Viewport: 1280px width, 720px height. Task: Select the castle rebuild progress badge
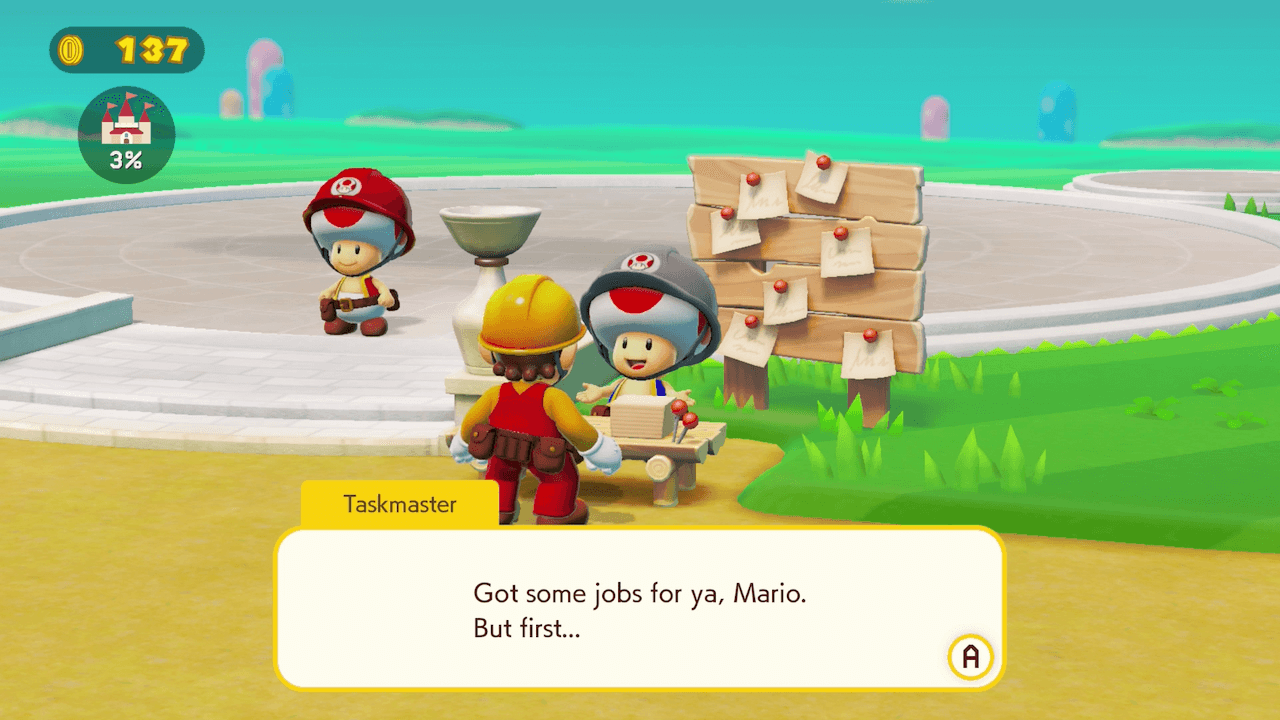coord(126,135)
